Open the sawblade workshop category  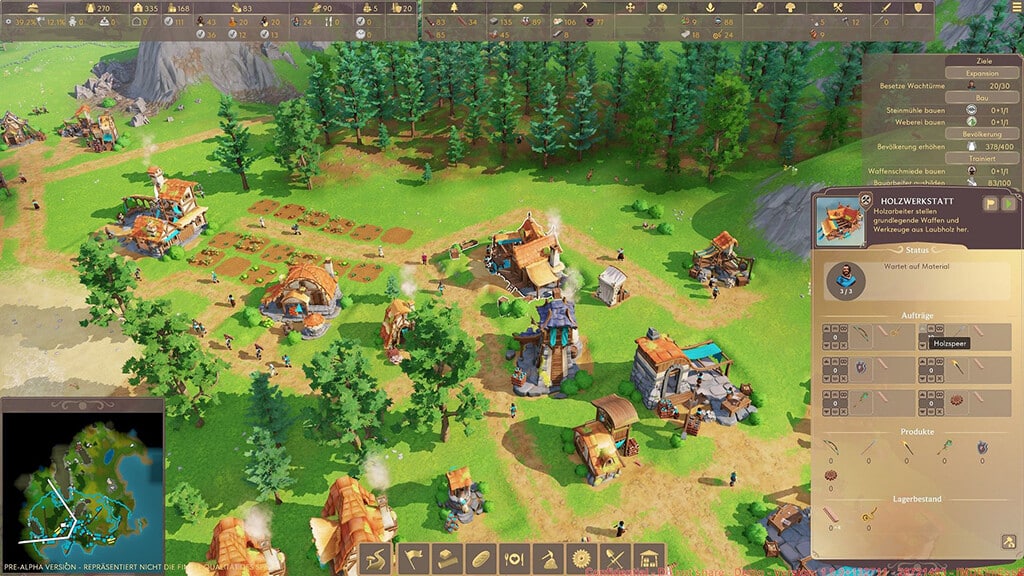pos(581,558)
